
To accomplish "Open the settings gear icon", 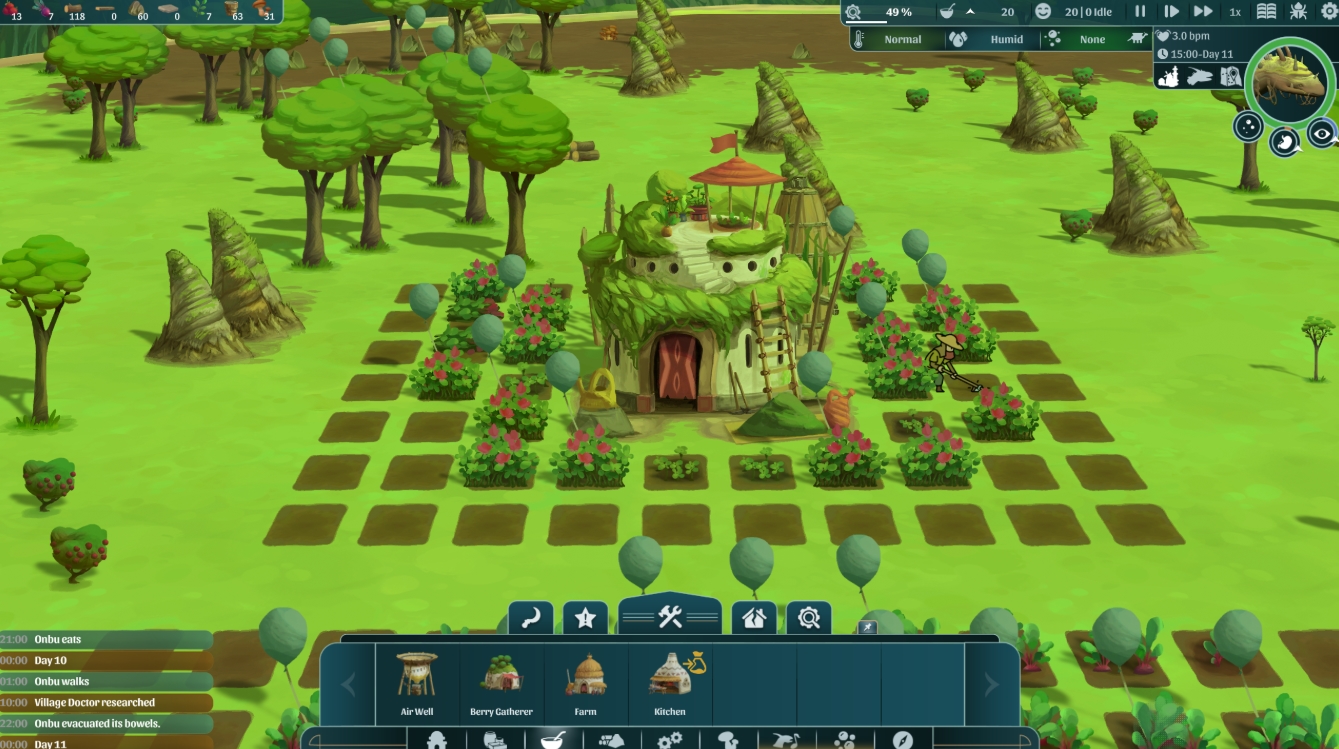I will pyautogui.click(x=1329, y=11).
